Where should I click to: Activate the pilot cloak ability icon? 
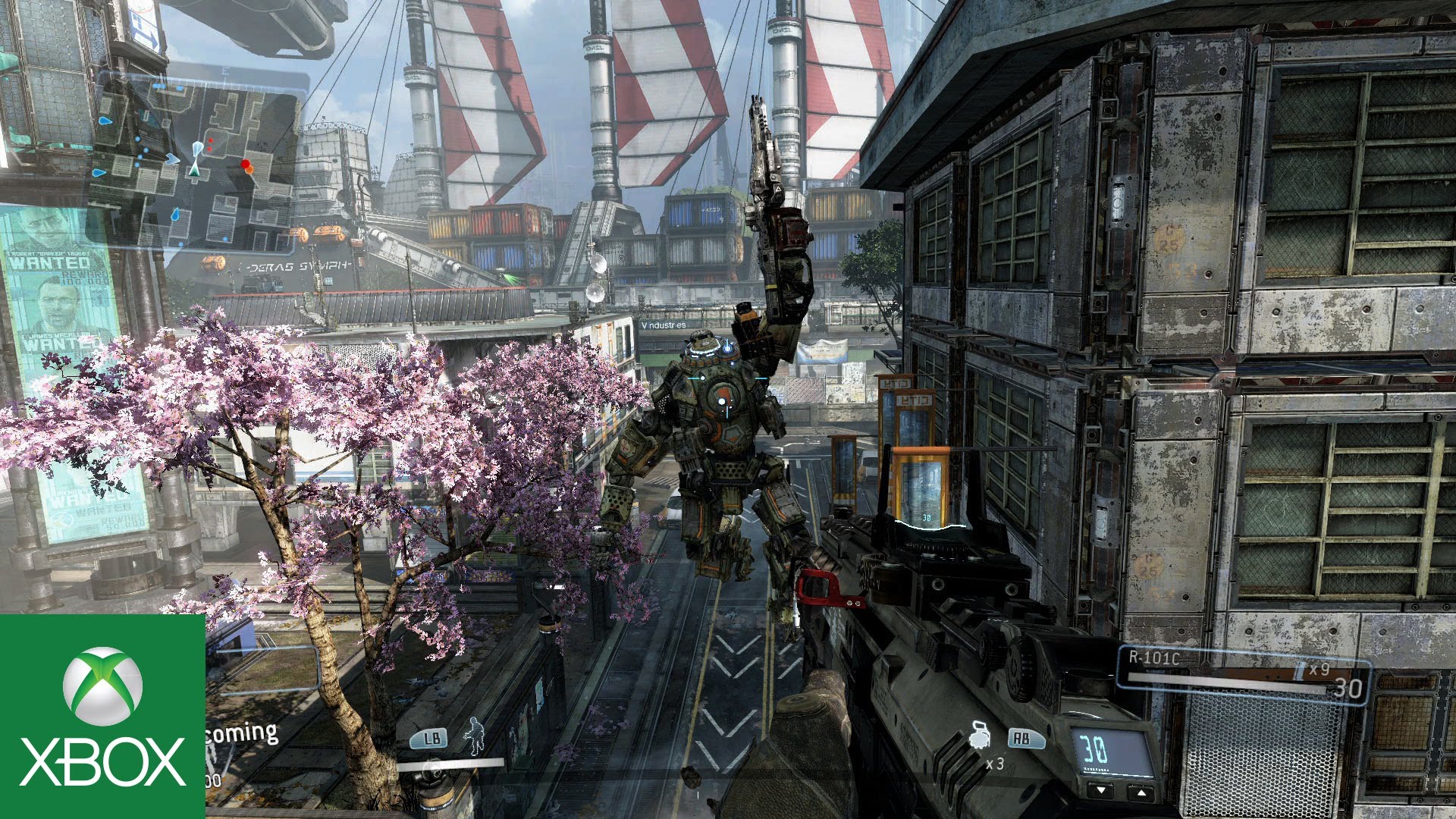click(475, 736)
